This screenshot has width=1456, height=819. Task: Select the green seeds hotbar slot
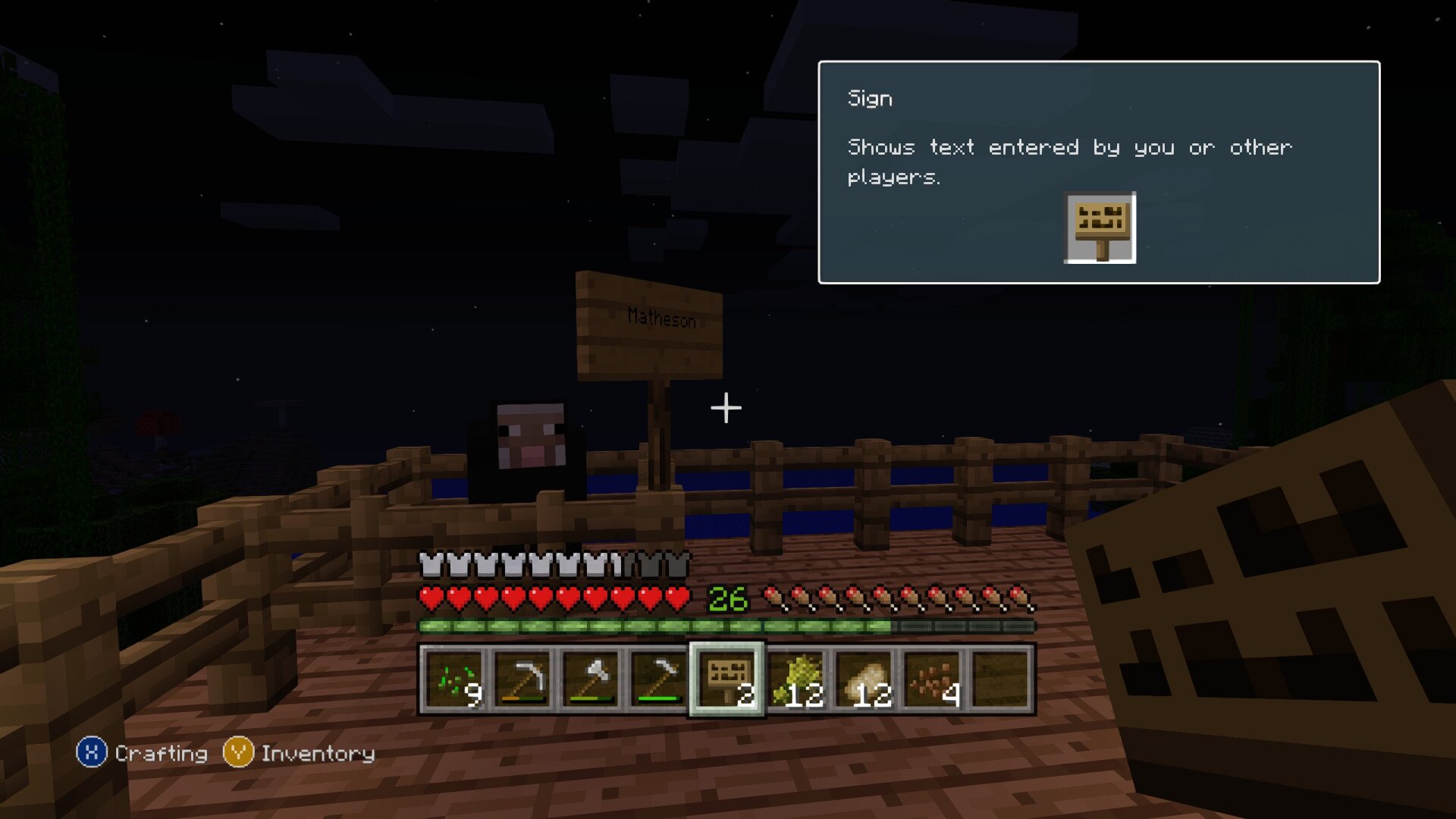(x=454, y=679)
